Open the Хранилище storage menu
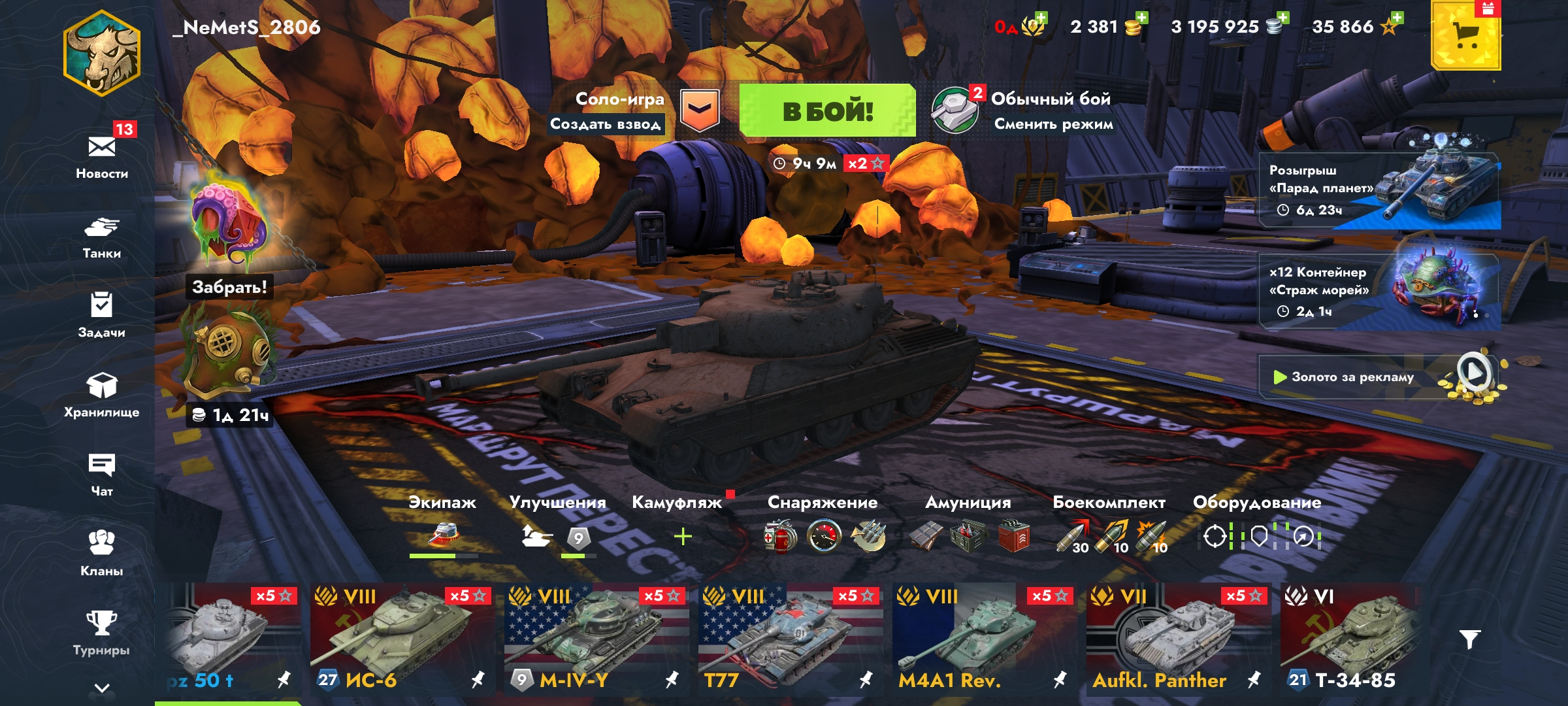The height and width of the screenshot is (706, 1568). tap(102, 394)
